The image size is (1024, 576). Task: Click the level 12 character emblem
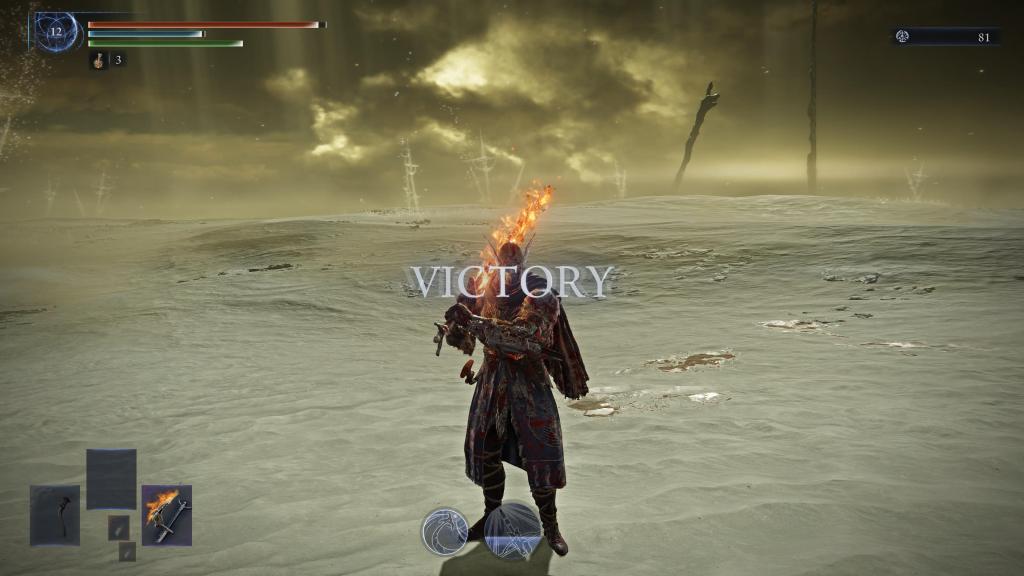tap(56, 32)
